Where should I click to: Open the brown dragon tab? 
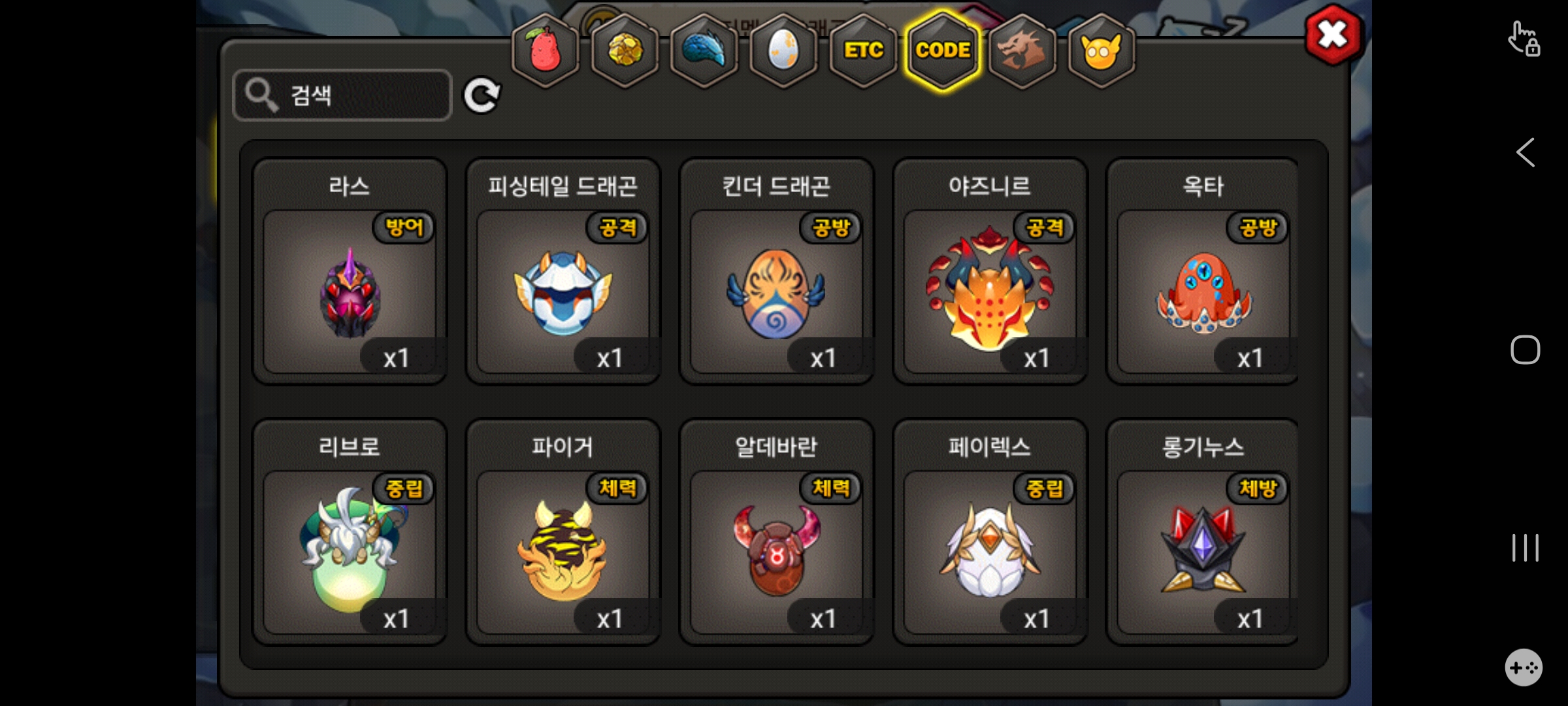(x=1022, y=50)
